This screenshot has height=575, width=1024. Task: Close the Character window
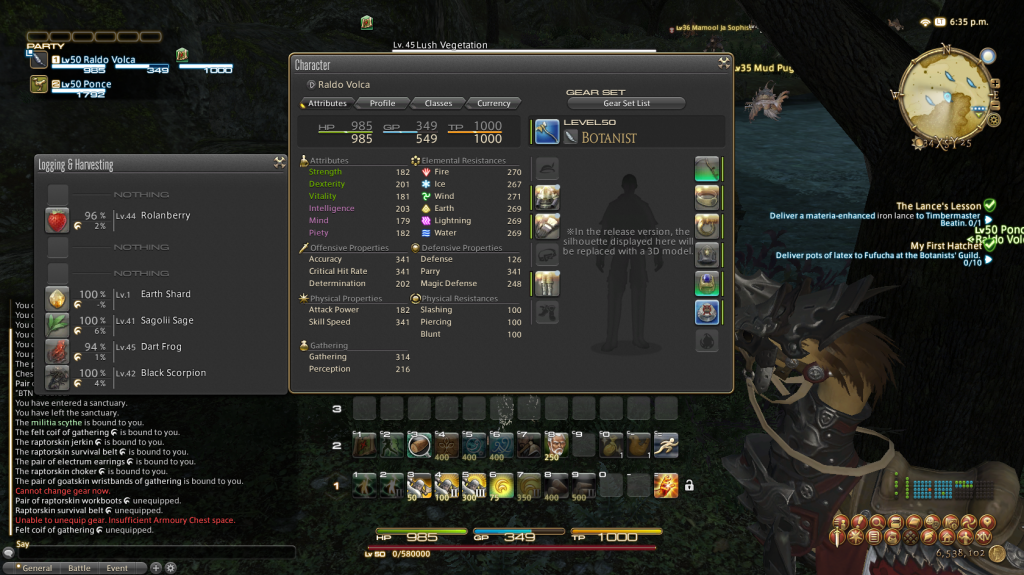[723, 63]
